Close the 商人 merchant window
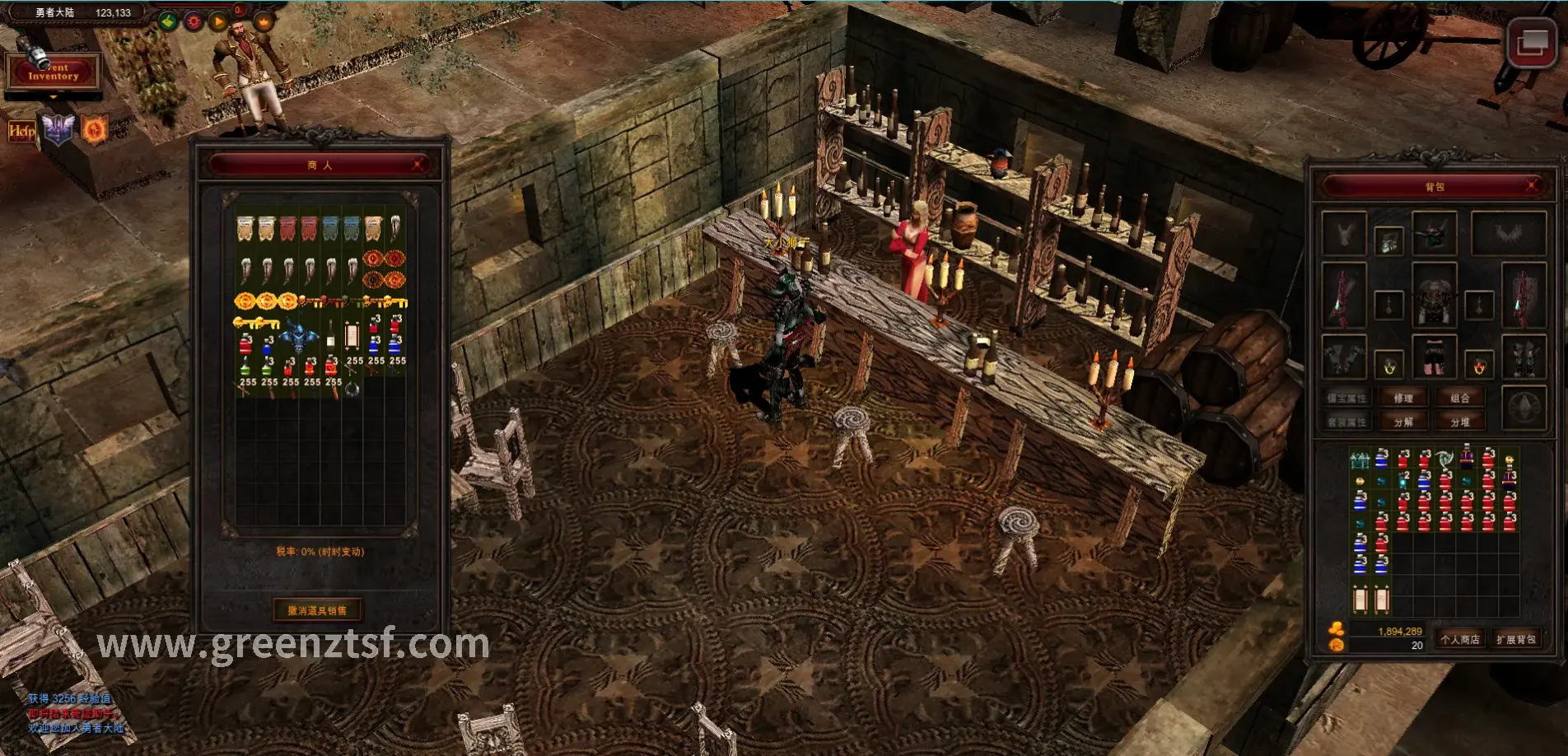 (418, 166)
